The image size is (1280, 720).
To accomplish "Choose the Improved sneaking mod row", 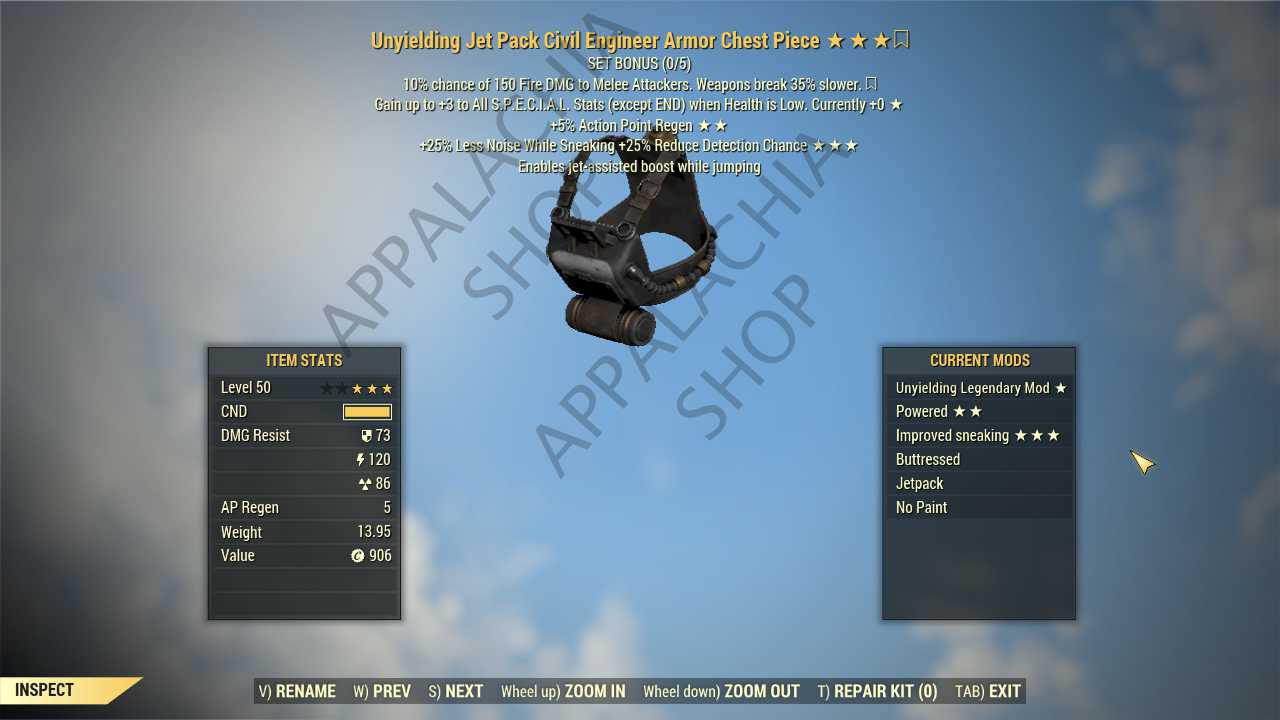I will 980,436.
